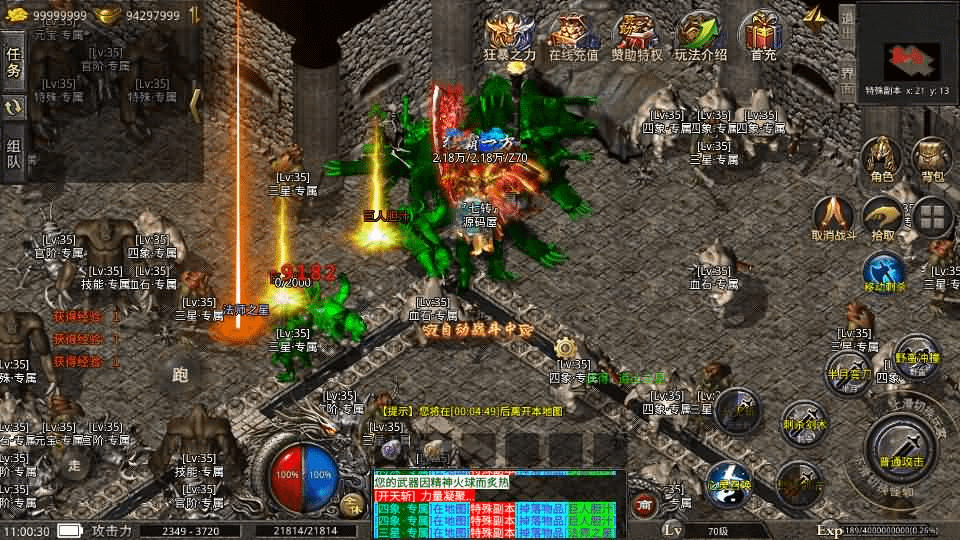The height and width of the screenshot is (540, 960).
Task: Open the four-square grid menu button
Action: 933,218
